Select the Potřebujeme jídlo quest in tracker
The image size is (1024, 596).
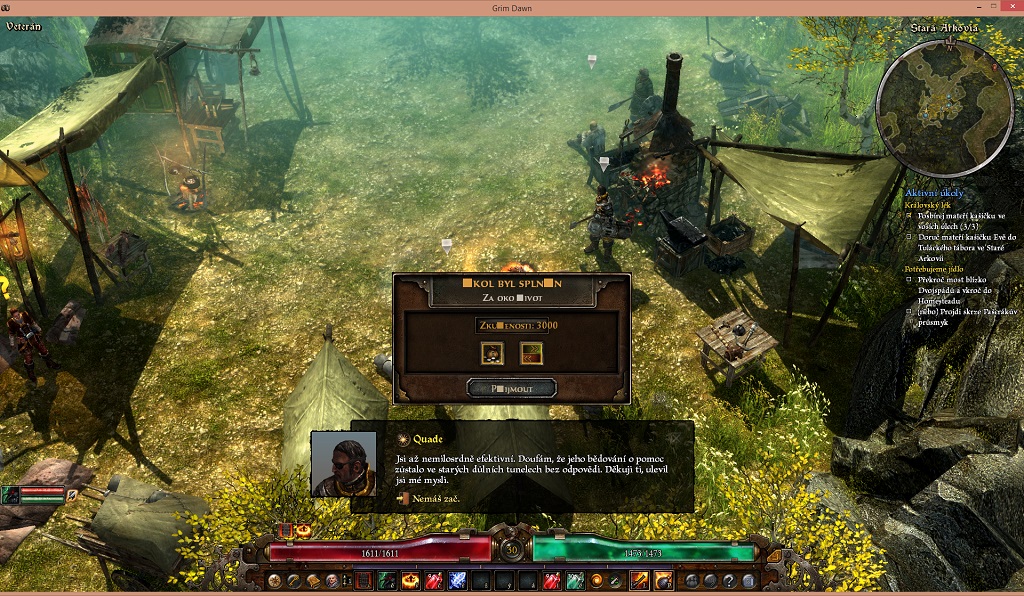pyautogui.click(x=933, y=270)
